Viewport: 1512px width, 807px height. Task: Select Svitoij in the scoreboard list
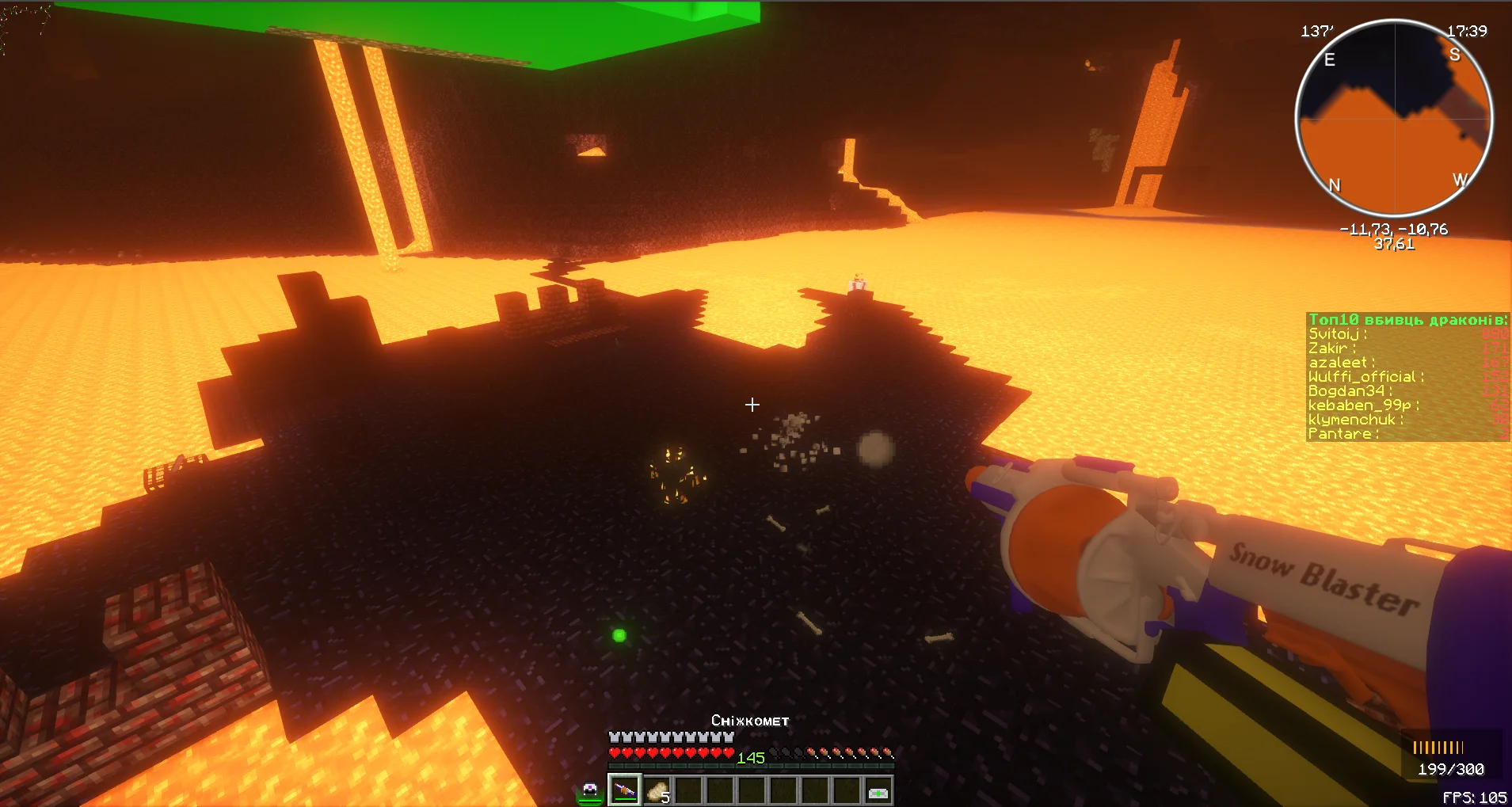[1337, 334]
